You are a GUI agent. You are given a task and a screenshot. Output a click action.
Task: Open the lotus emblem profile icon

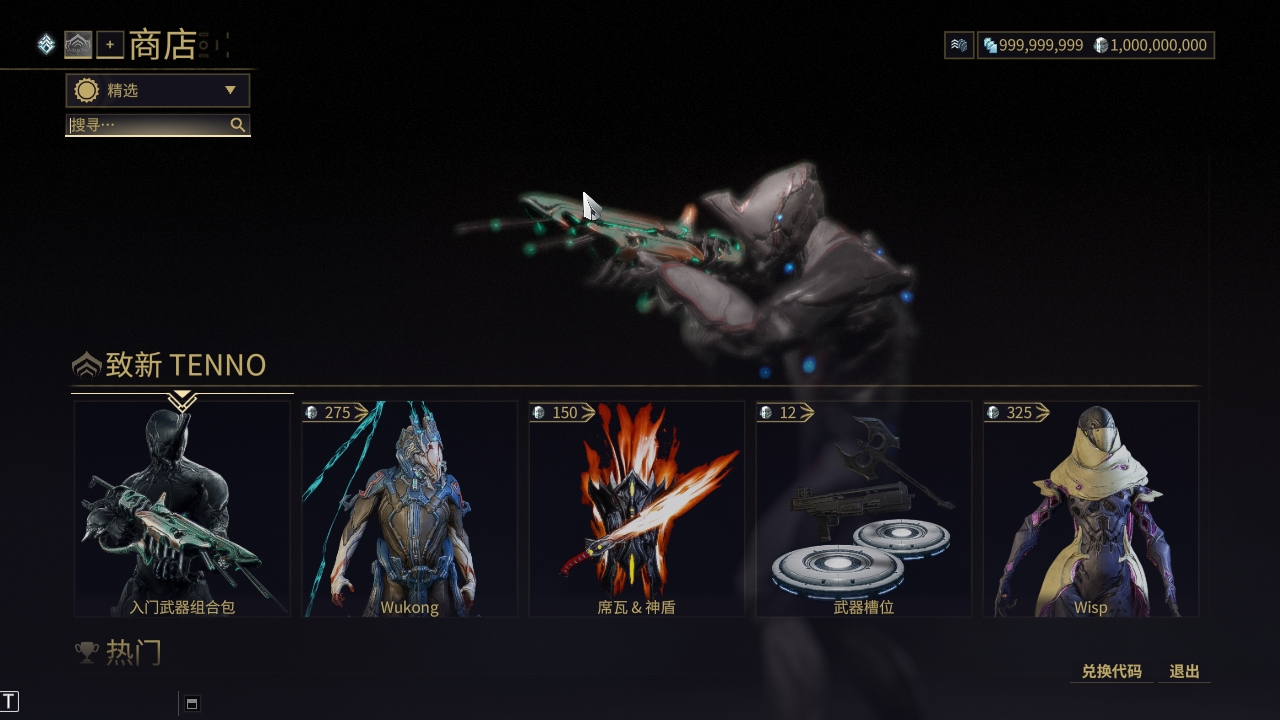click(78, 45)
